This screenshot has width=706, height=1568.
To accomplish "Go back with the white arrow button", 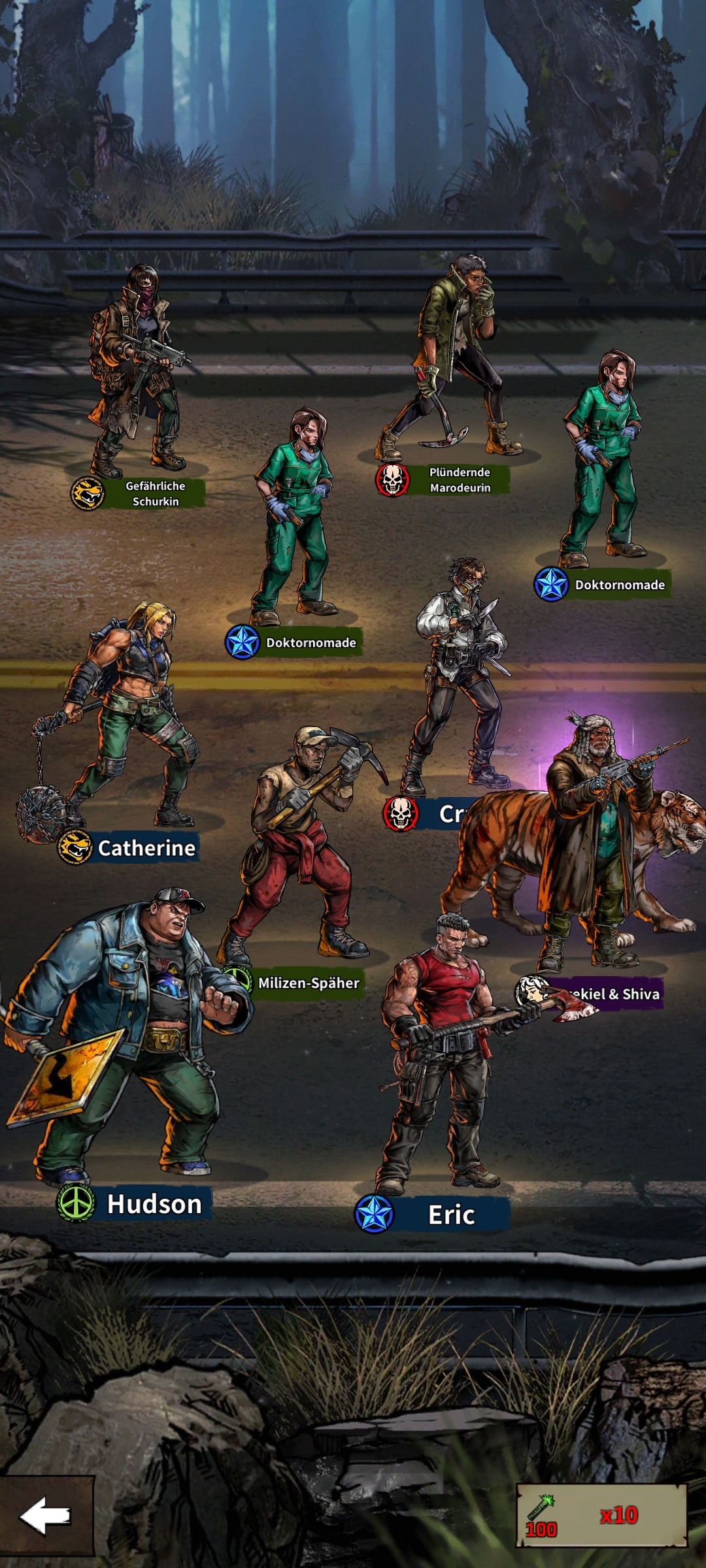I will coord(46,1516).
